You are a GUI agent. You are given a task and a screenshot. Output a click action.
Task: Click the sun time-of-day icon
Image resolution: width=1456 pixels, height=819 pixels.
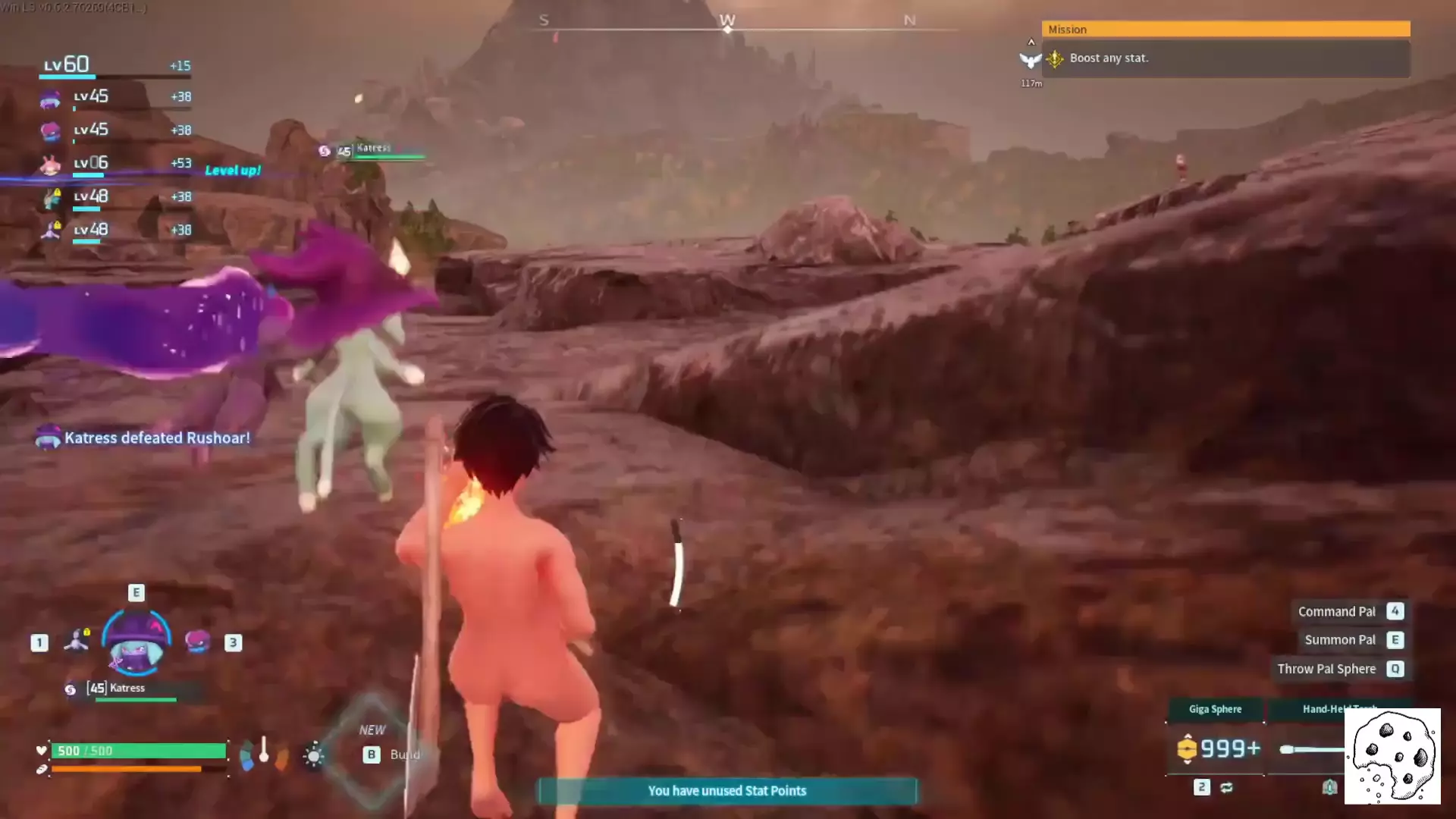(314, 755)
